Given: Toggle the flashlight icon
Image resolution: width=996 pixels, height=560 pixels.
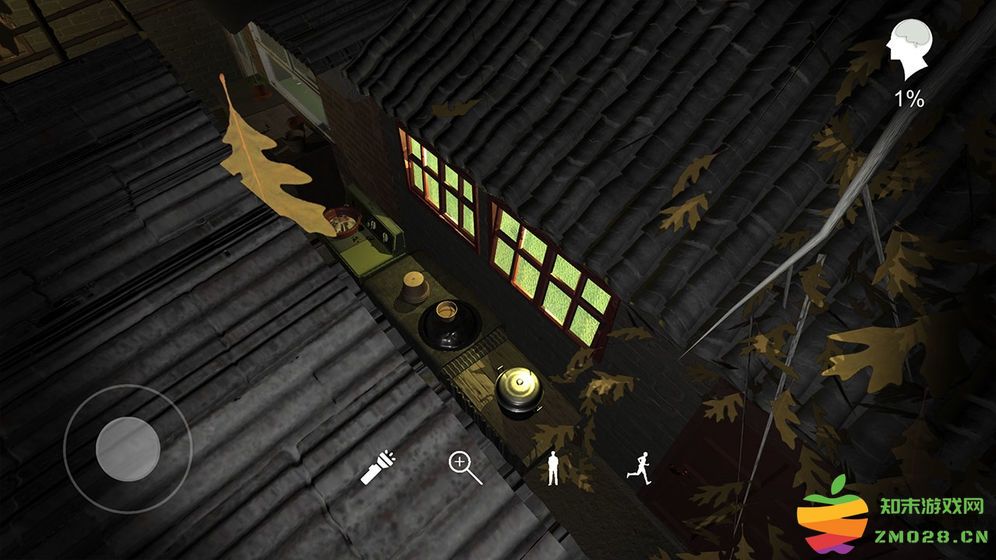Looking at the screenshot, I should [x=377, y=467].
